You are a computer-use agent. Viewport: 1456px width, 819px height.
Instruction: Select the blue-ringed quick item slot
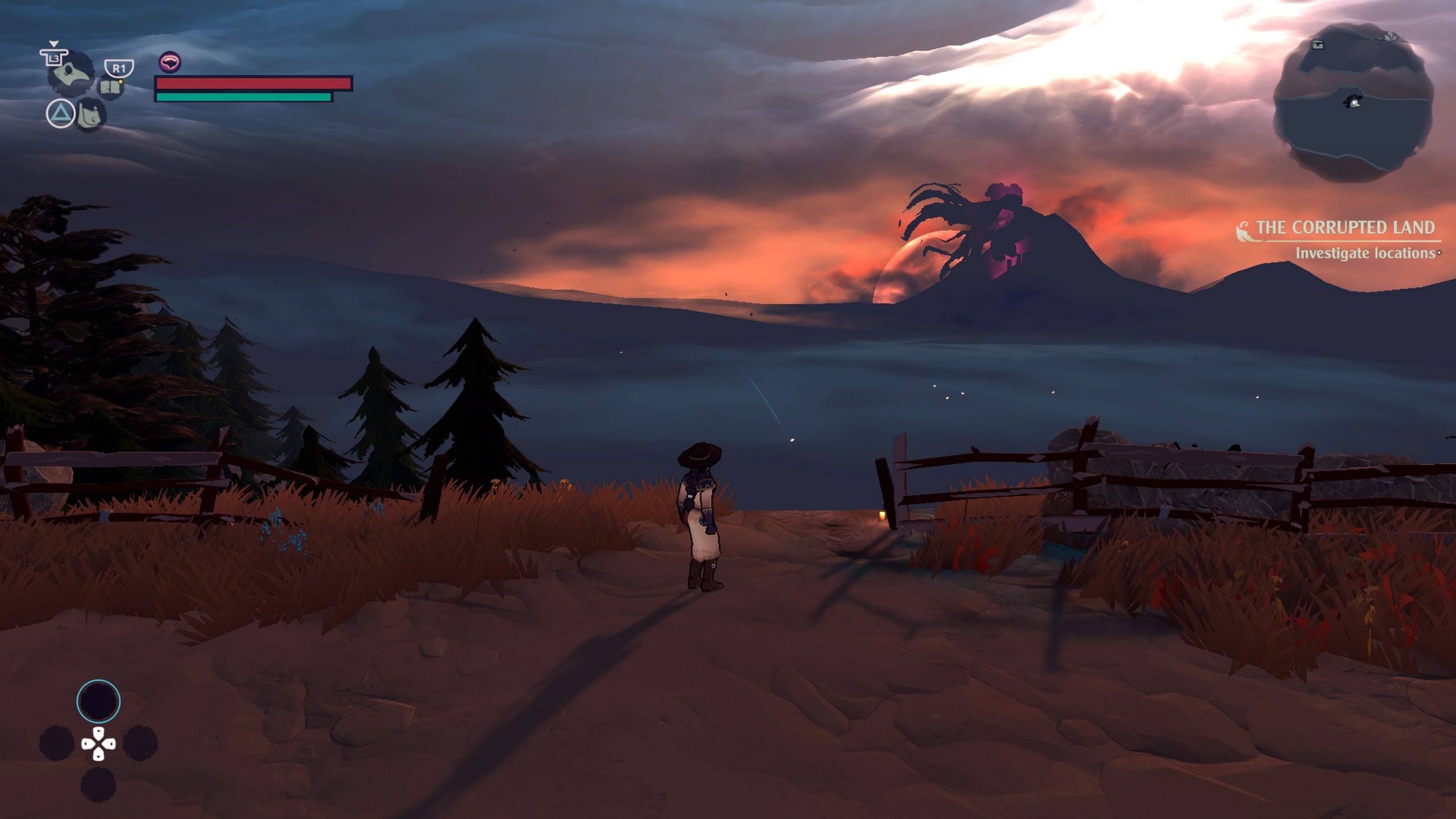pos(98,701)
